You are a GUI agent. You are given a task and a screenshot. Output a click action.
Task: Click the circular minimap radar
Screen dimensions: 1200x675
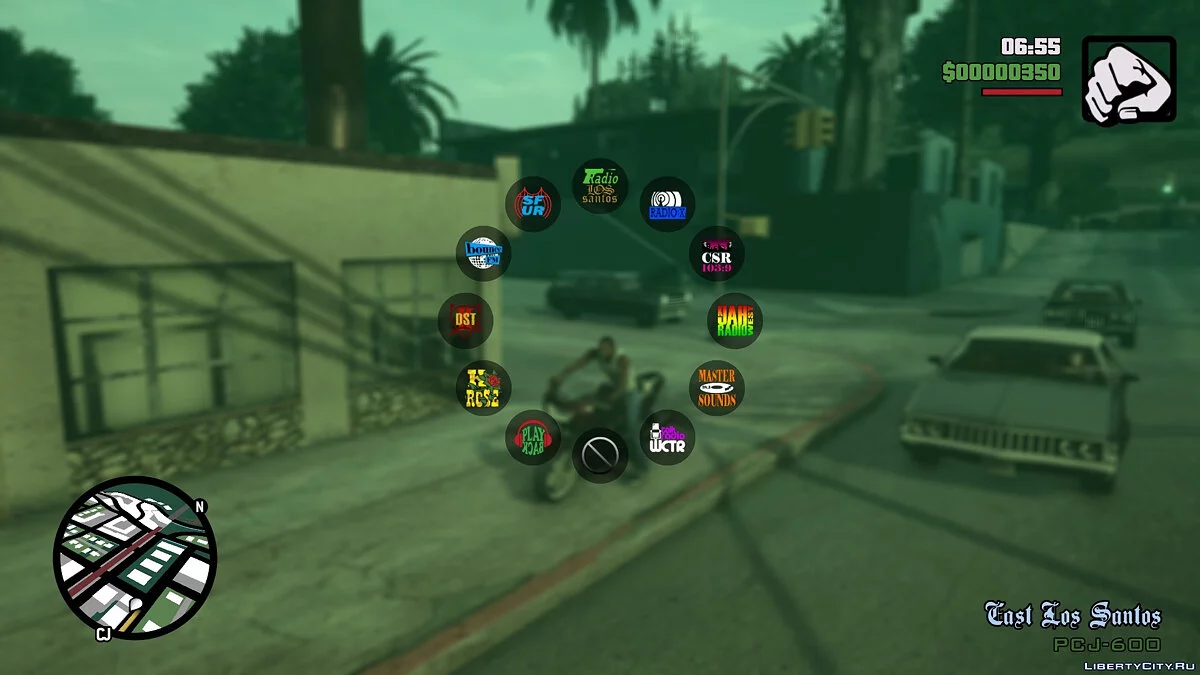coord(134,558)
